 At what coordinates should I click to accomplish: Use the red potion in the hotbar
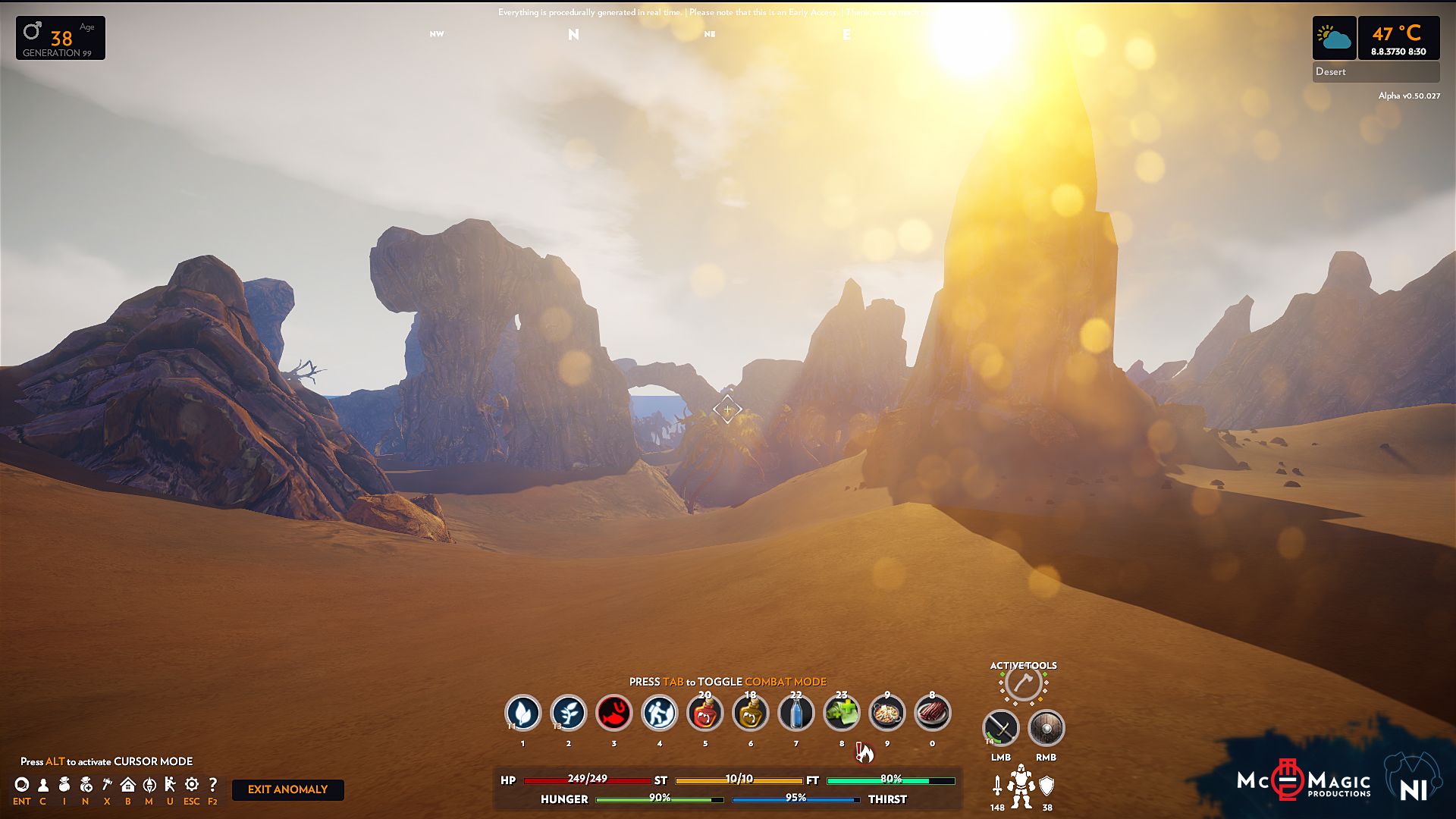coord(705,714)
